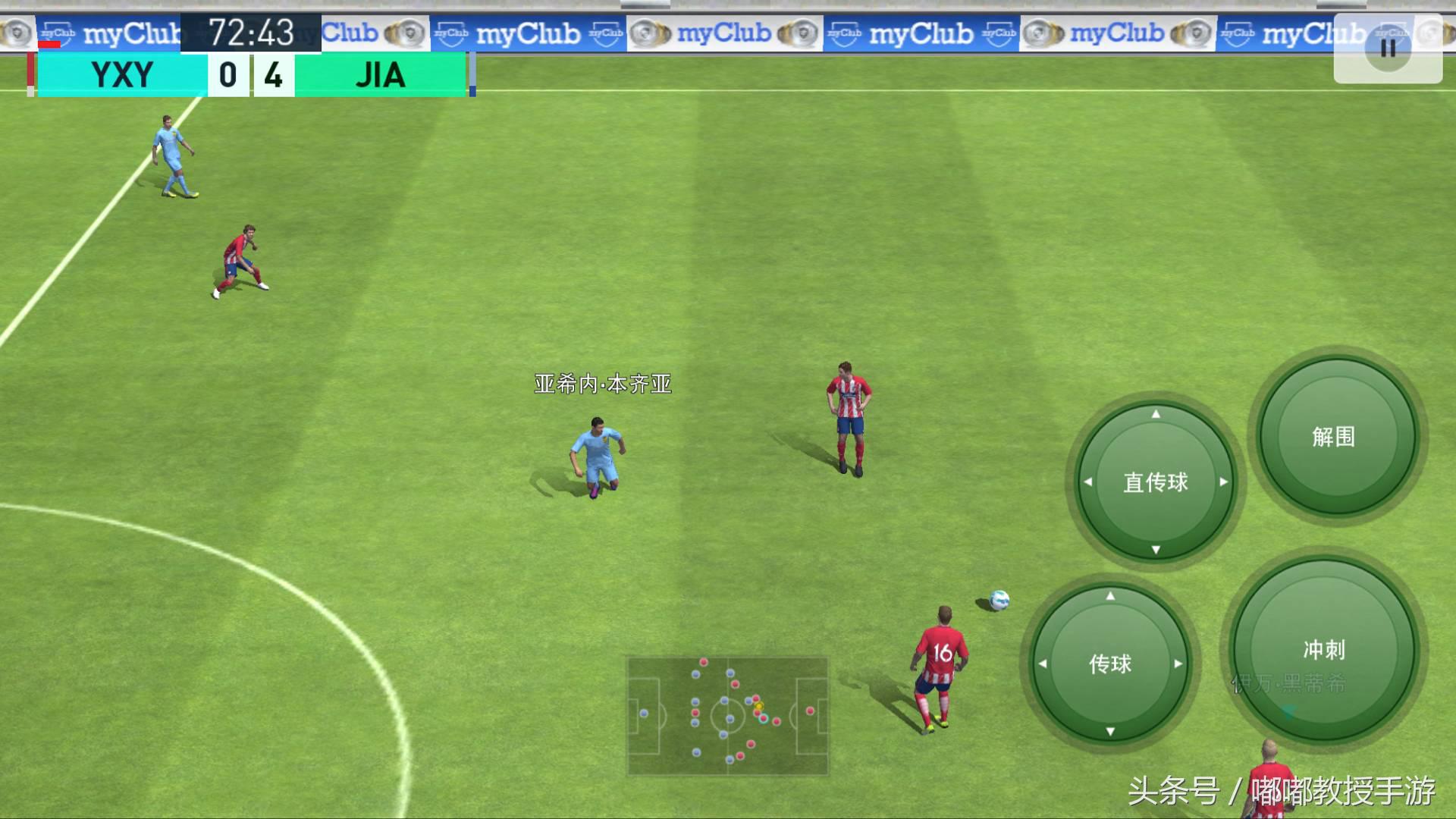Open the radar minimap at bottom center
The width and height of the screenshot is (1456, 819).
(x=726, y=714)
